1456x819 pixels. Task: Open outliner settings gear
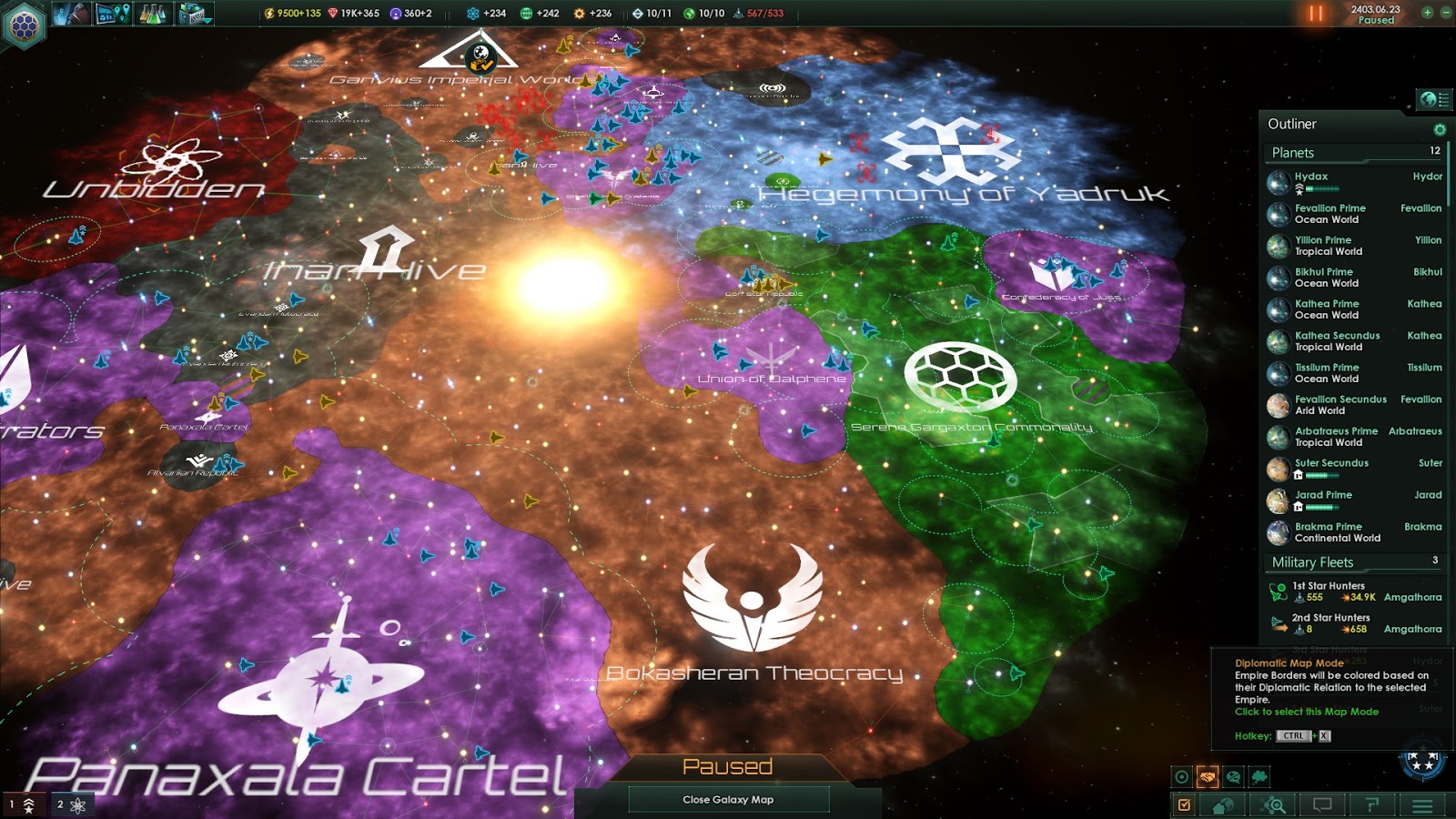pos(1440,130)
